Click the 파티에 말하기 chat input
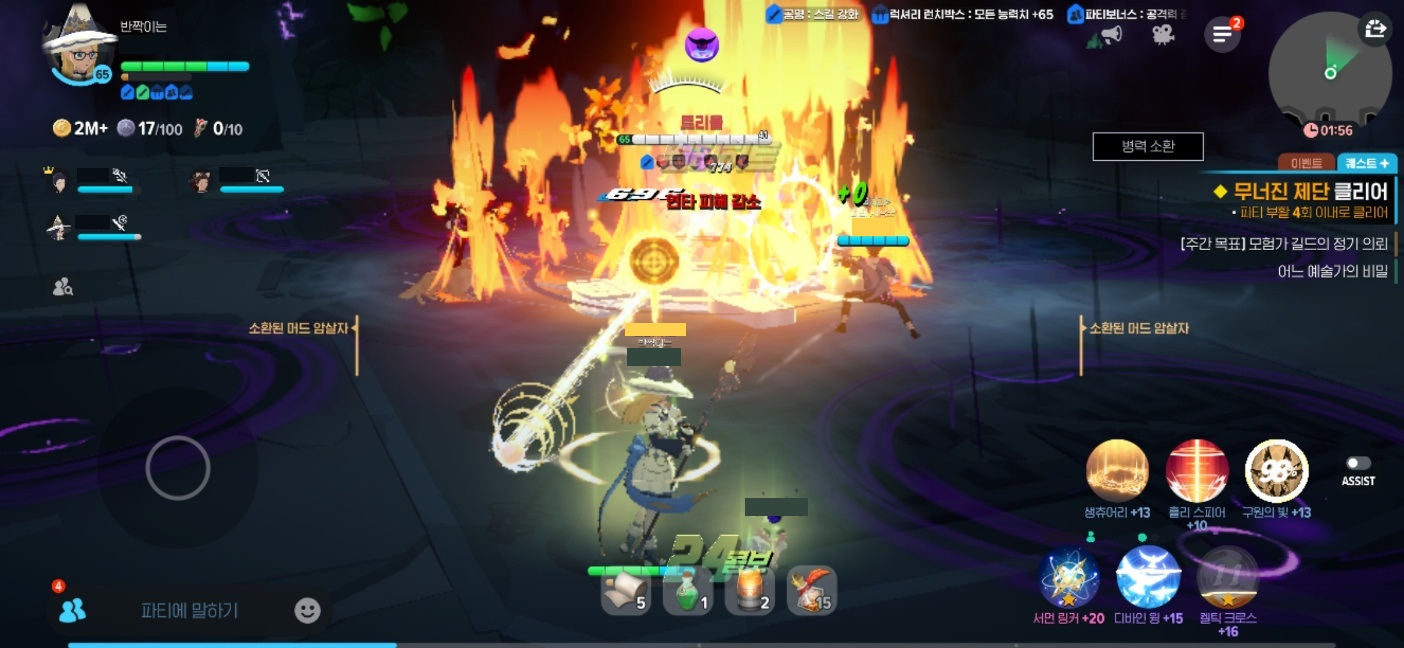The height and width of the screenshot is (648, 1404). (x=190, y=610)
